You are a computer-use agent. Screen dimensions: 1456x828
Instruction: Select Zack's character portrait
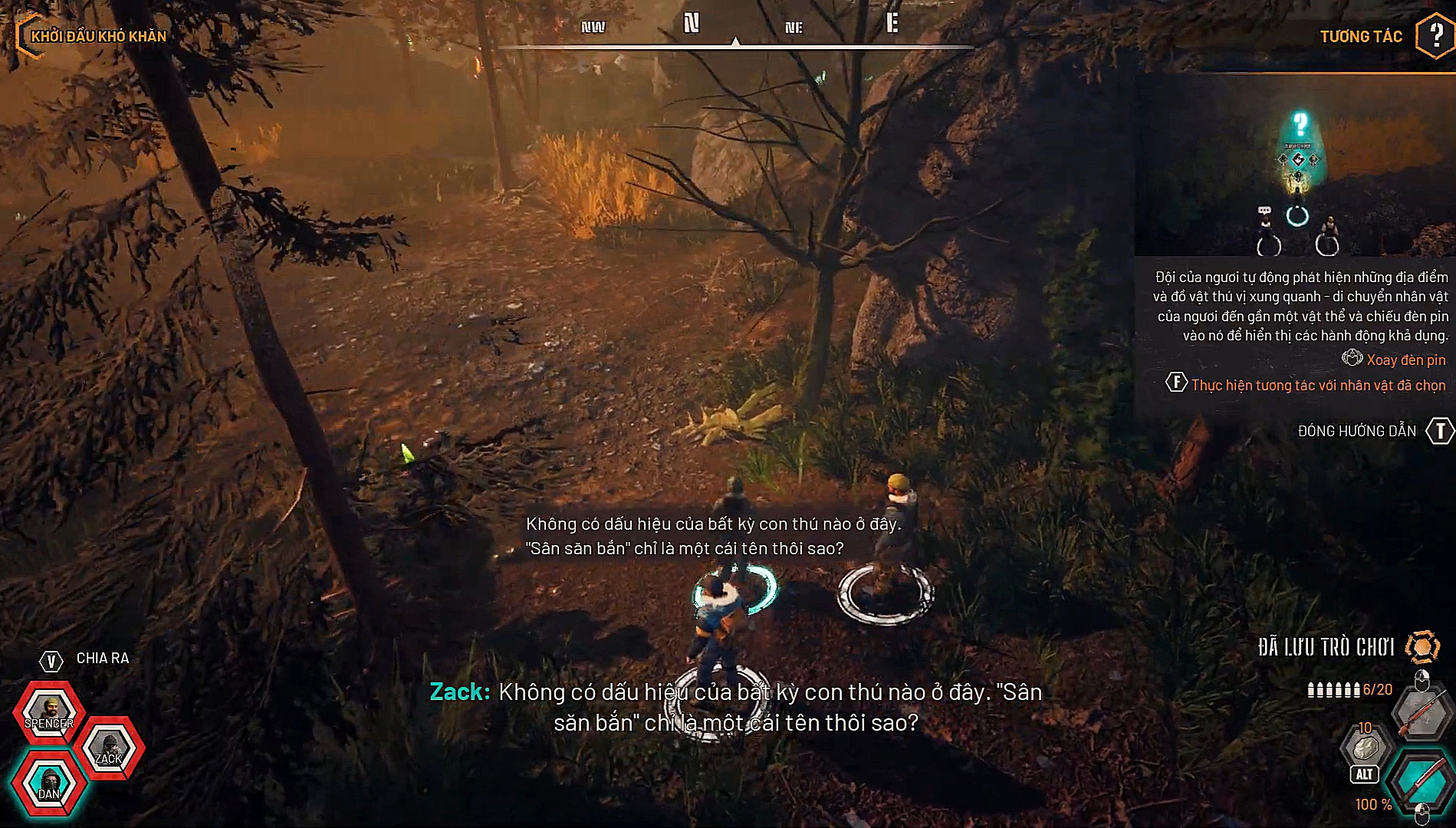point(109,747)
